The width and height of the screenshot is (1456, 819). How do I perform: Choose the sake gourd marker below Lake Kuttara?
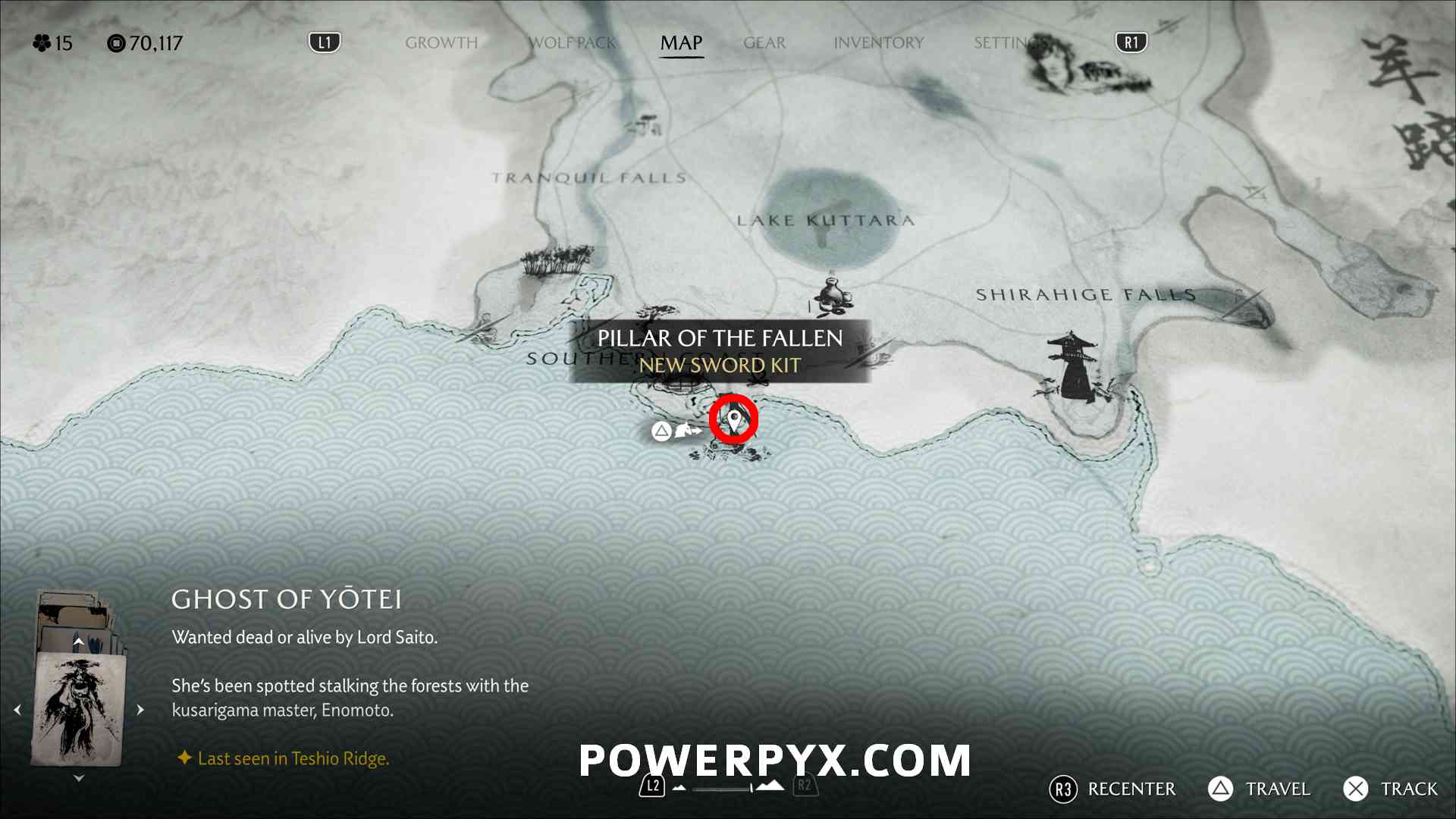(833, 293)
